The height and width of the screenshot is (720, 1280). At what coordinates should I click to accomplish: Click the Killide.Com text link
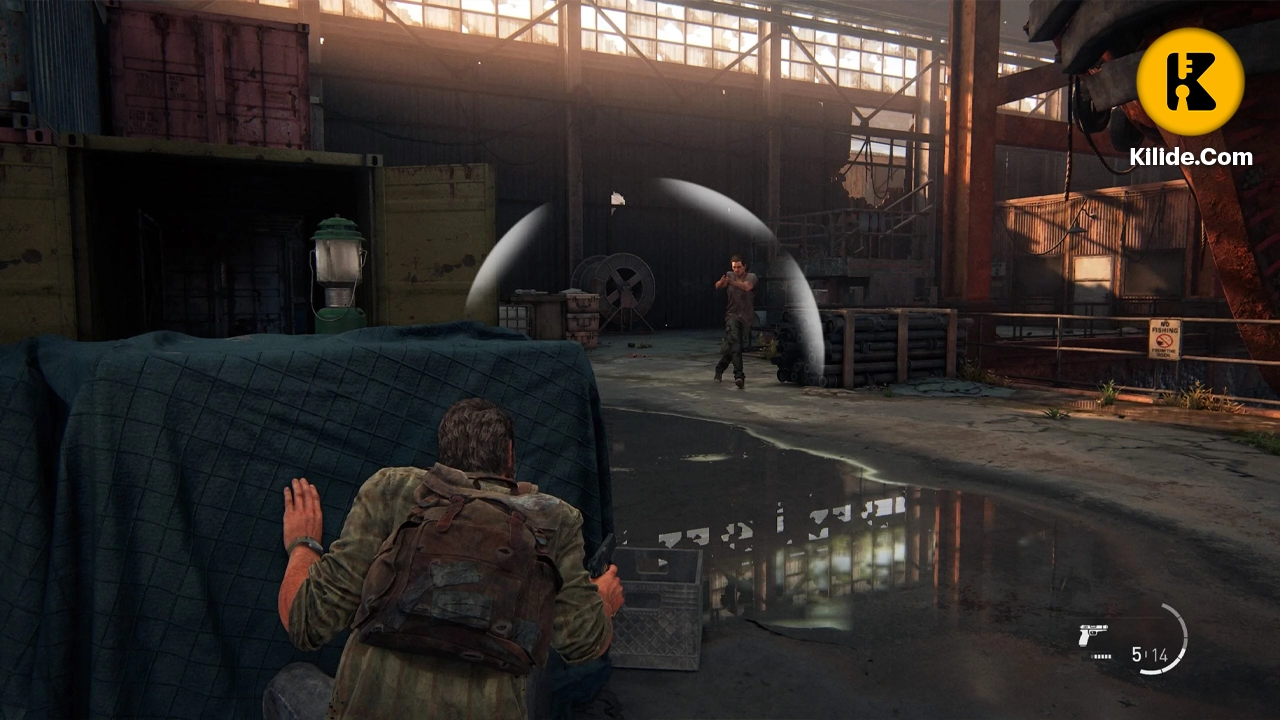click(x=1196, y=158)
